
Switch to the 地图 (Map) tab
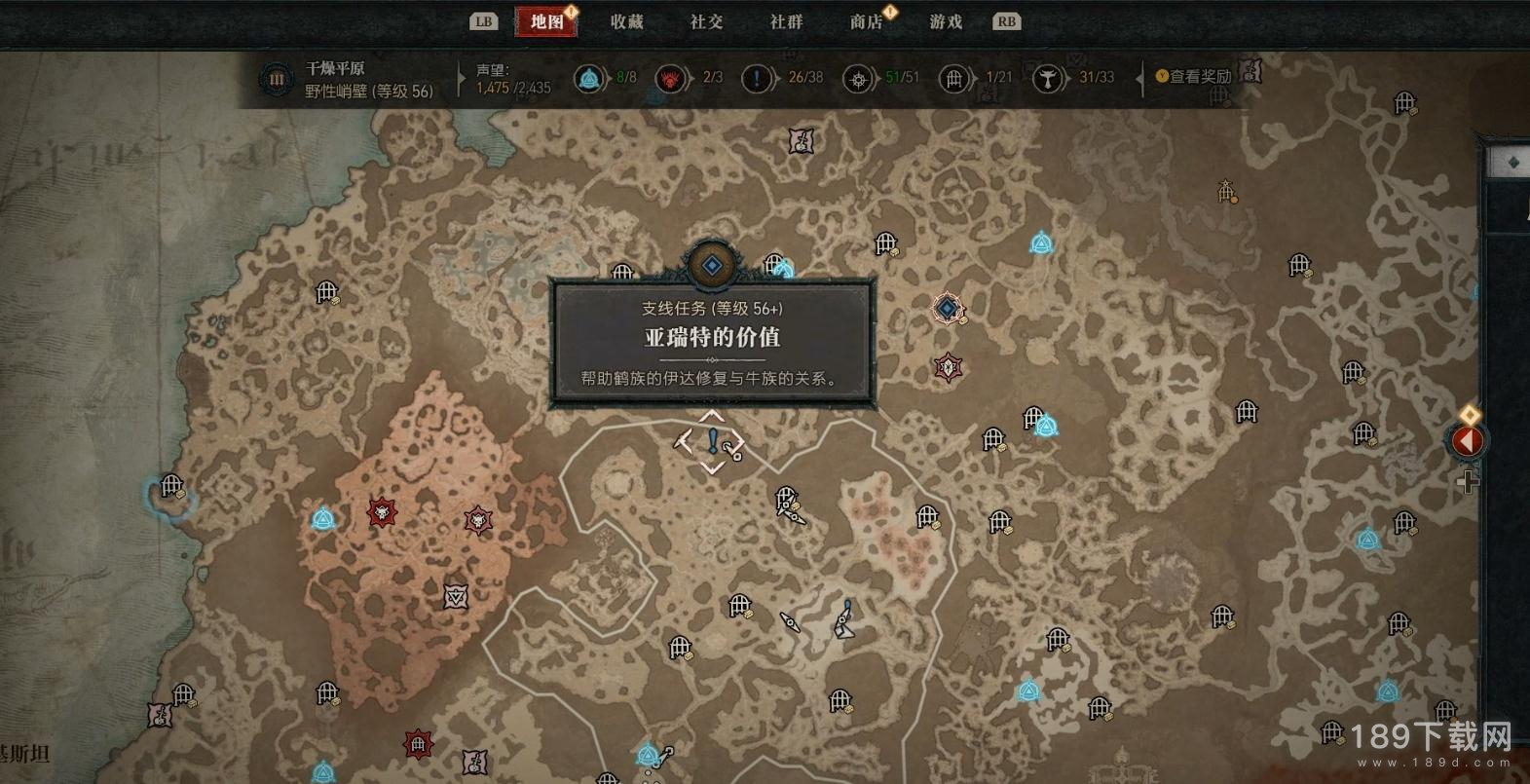(x=546, y=21)
